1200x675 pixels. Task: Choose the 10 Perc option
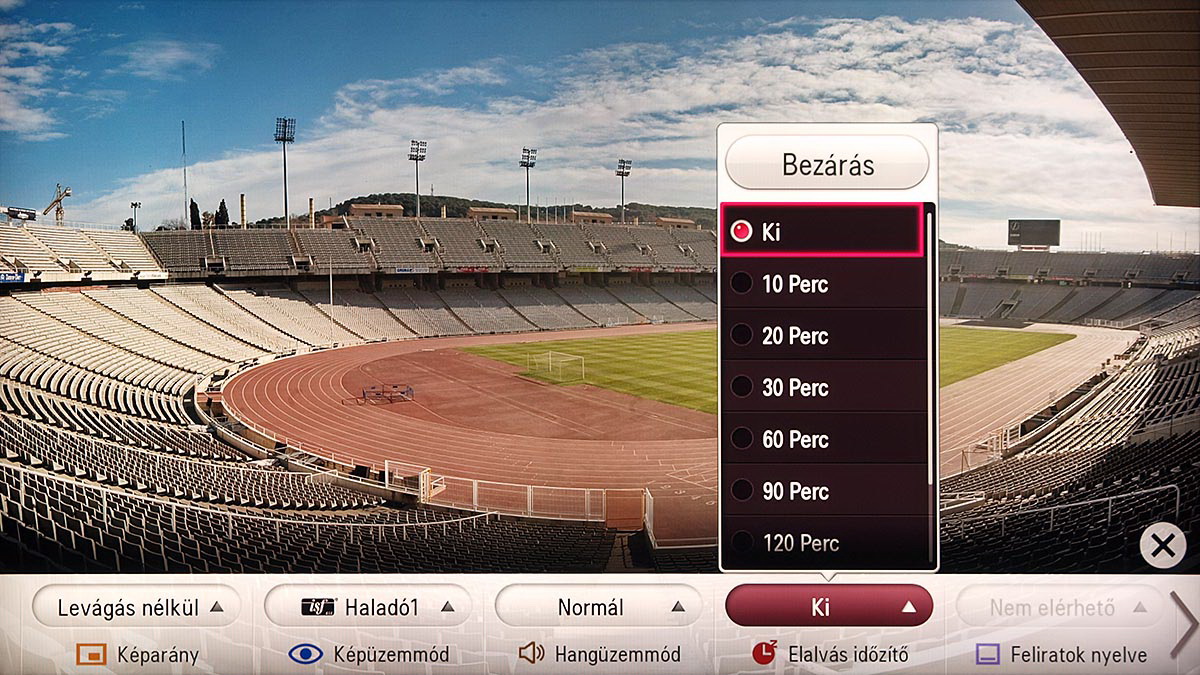pyautogui.click(x=820, y=284)
